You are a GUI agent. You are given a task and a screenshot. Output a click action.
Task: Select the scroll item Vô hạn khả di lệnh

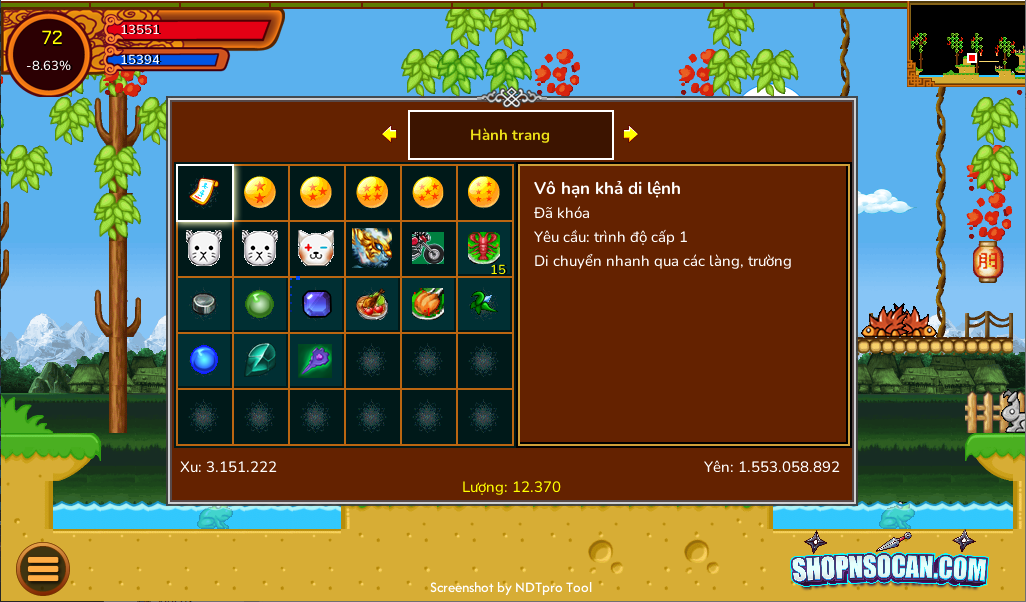205,193
